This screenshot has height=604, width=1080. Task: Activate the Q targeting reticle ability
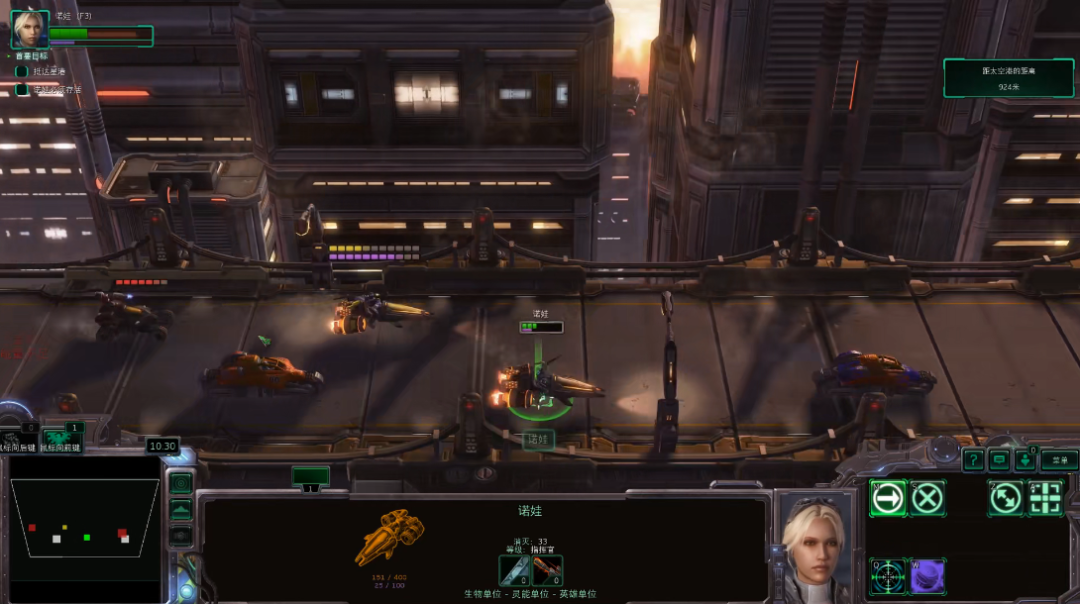[x=887, y=576]
